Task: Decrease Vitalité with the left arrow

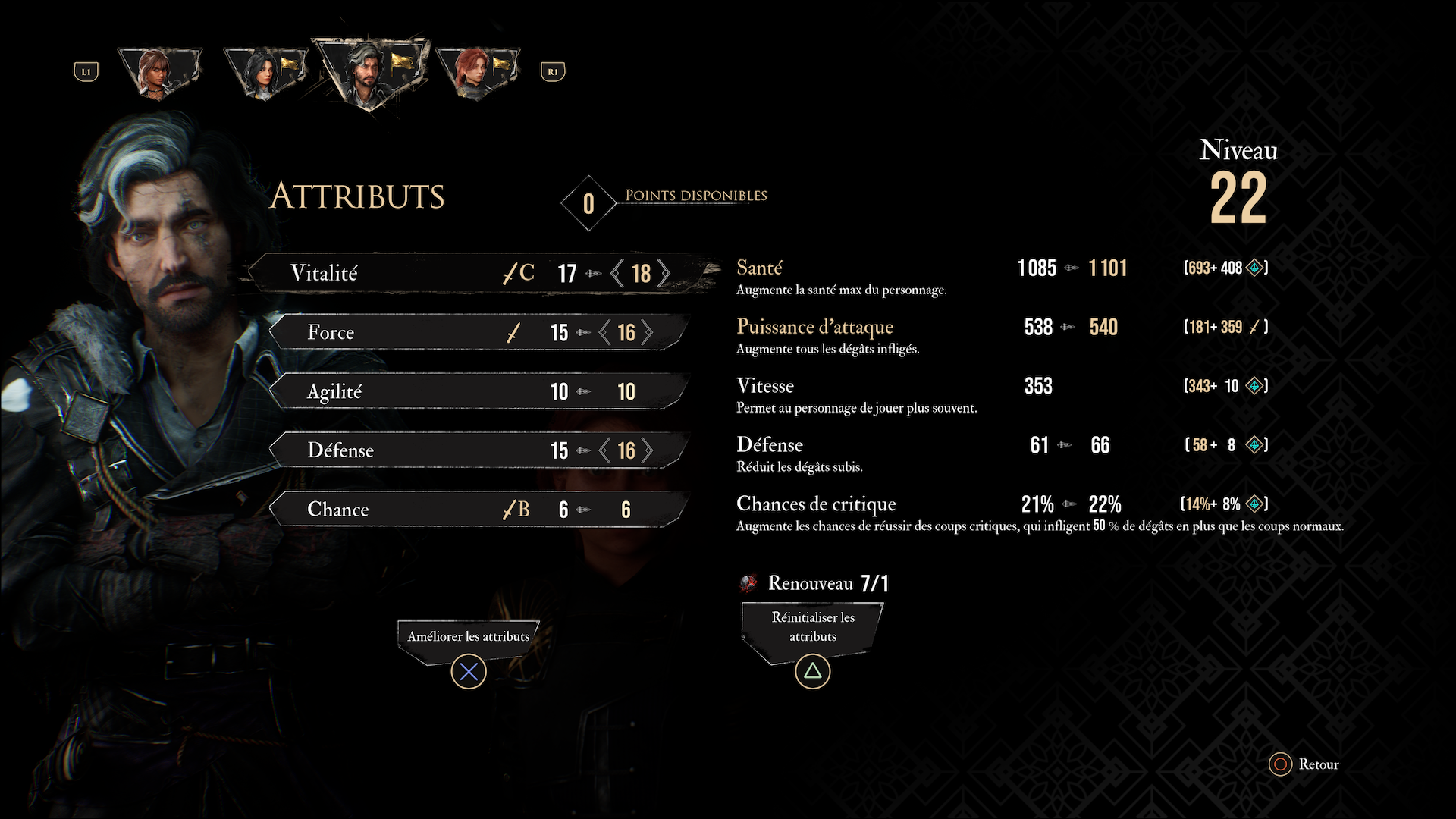Action: point(617,273)
